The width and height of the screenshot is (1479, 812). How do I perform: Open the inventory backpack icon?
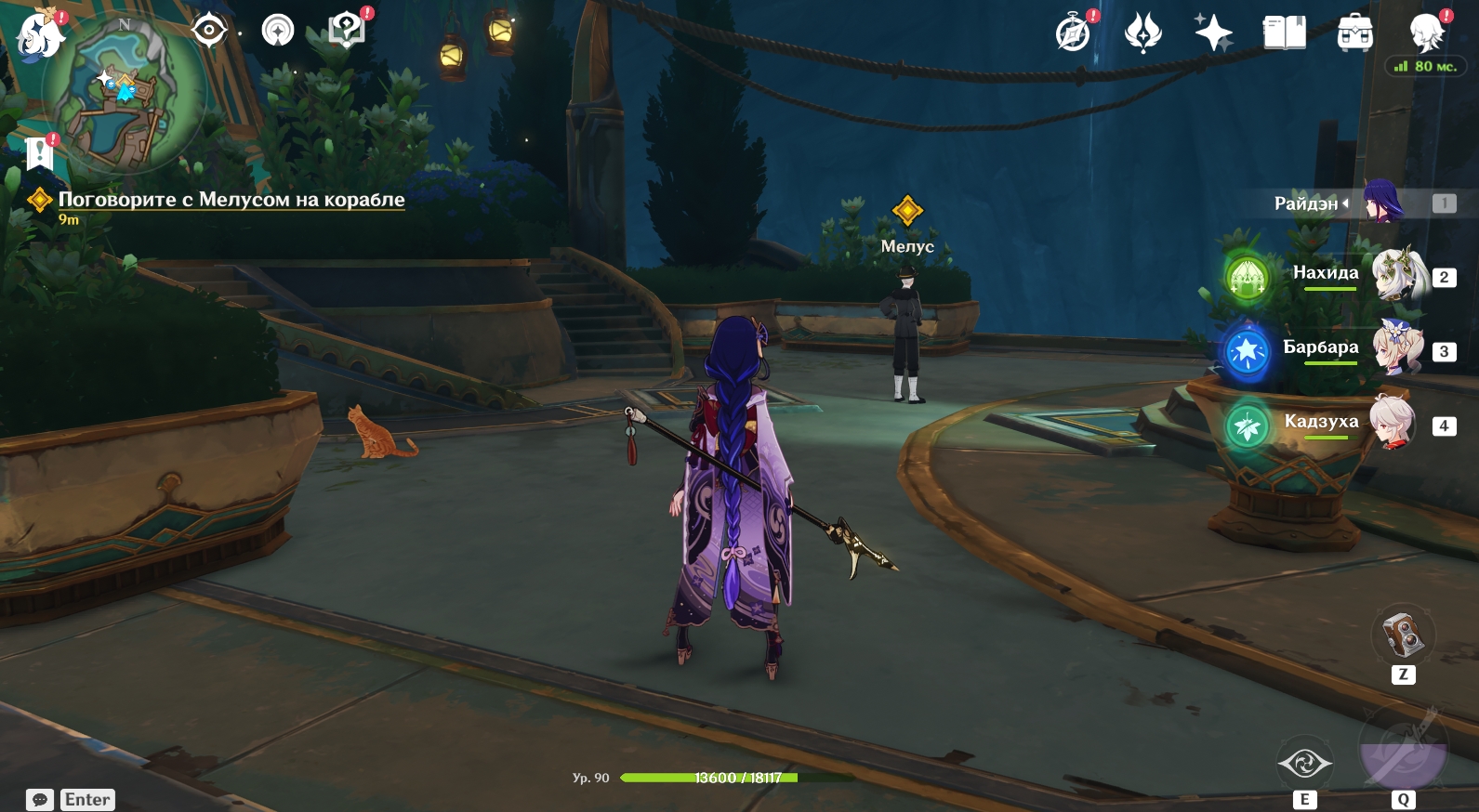1354,33
